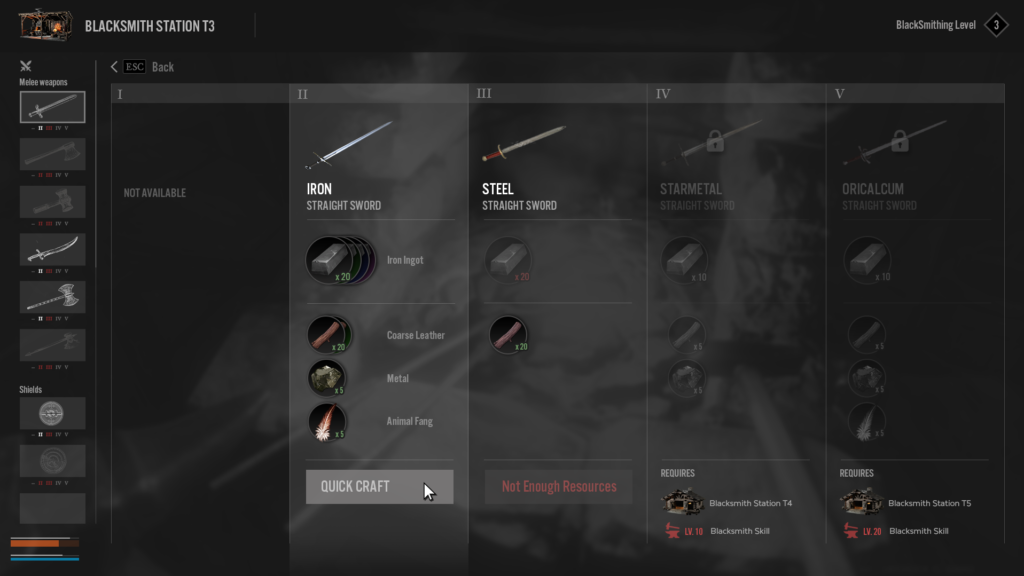Click the Iron Ingot ingredient icon
This screenshot has height=576, width=1024.
tap(330, 260)
